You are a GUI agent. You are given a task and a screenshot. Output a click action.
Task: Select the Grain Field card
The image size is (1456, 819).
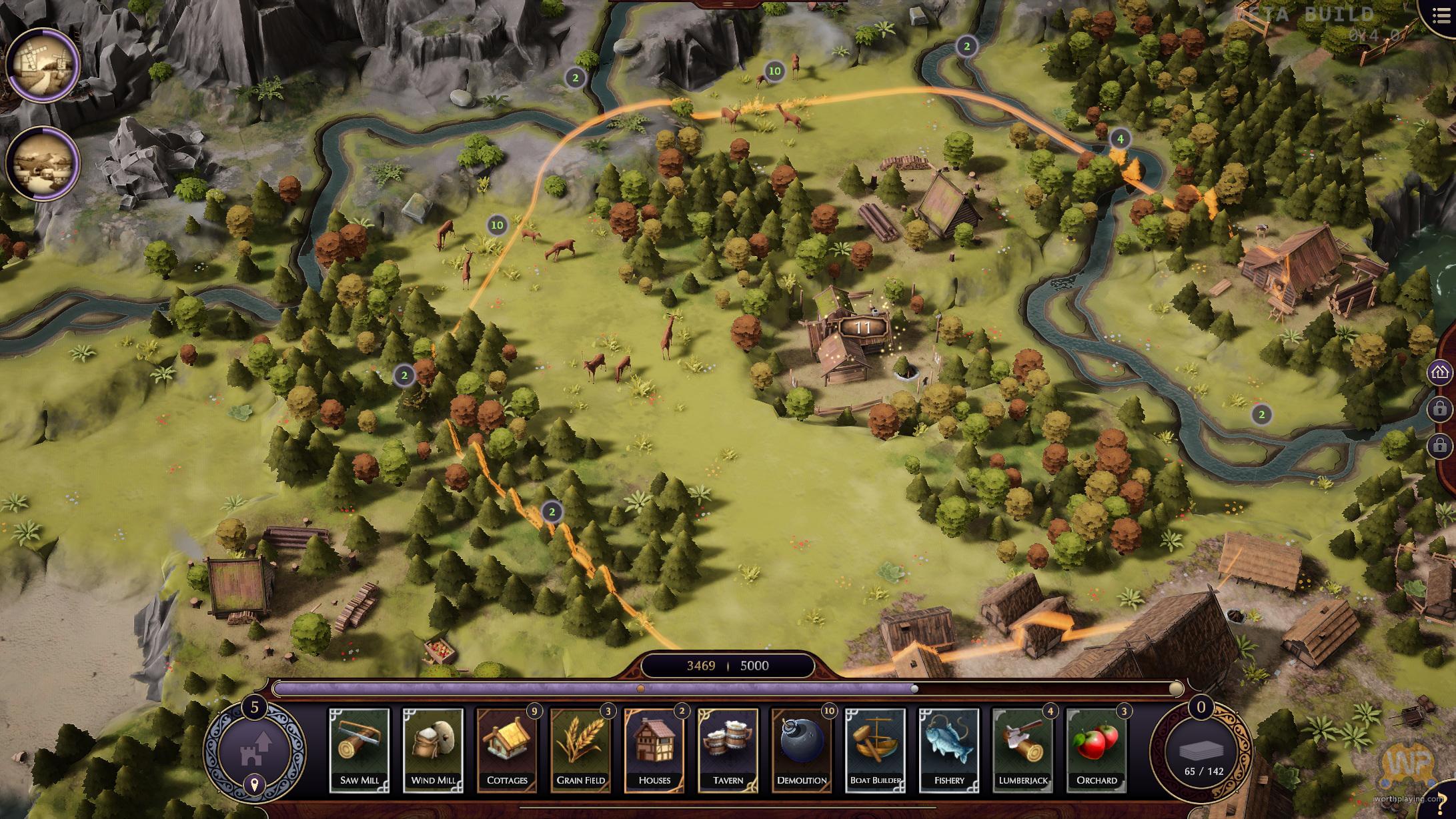point(580,750)
